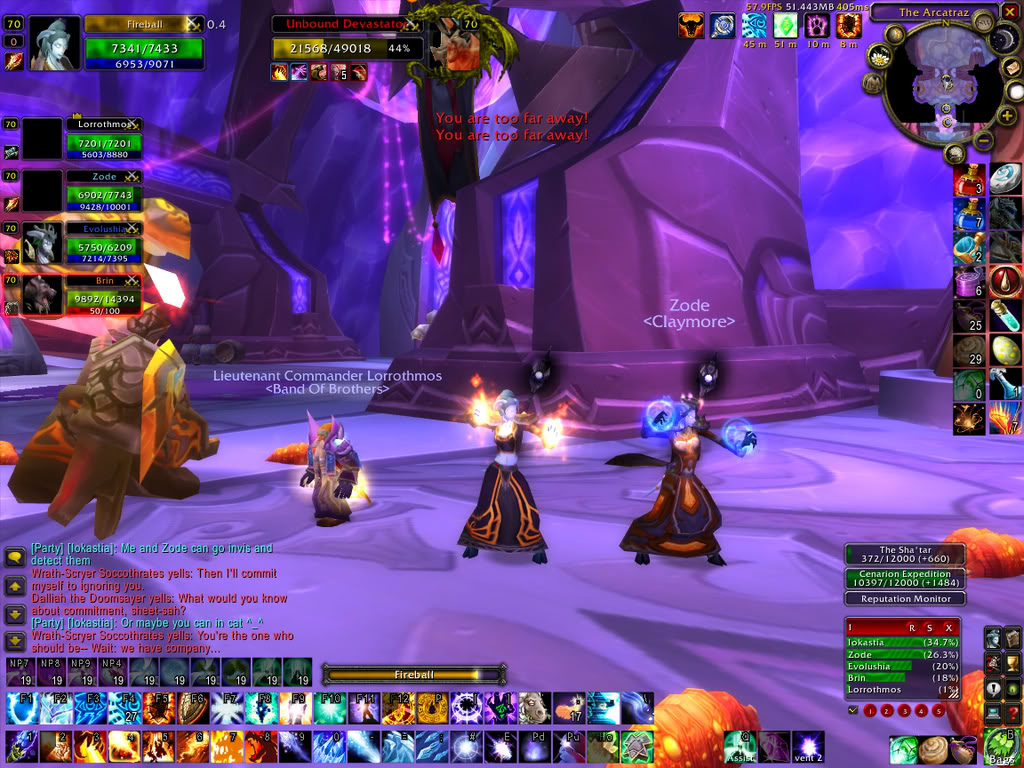The height and width of the screenshot is (768, 1024).
Task: Click the Reputation Monitor bar
Action: (905, 599)
